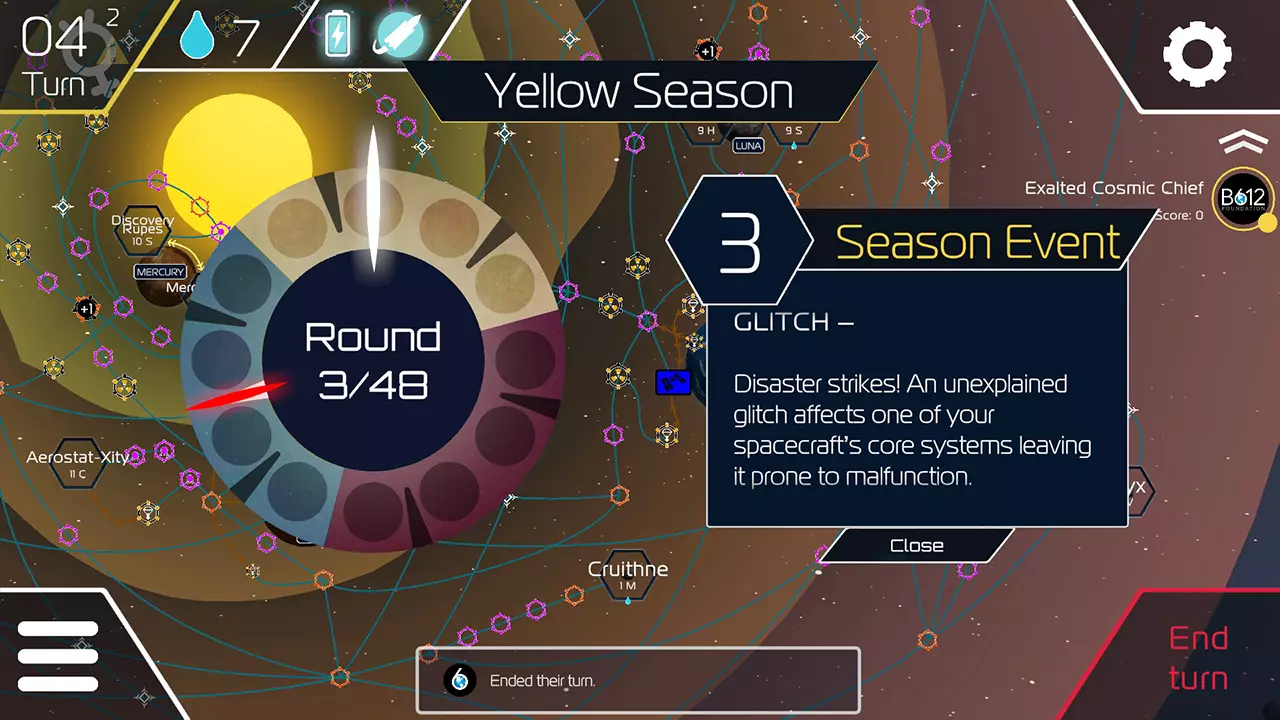Open the hamburger menu
Screen dimensions: 1280x720
58,656
